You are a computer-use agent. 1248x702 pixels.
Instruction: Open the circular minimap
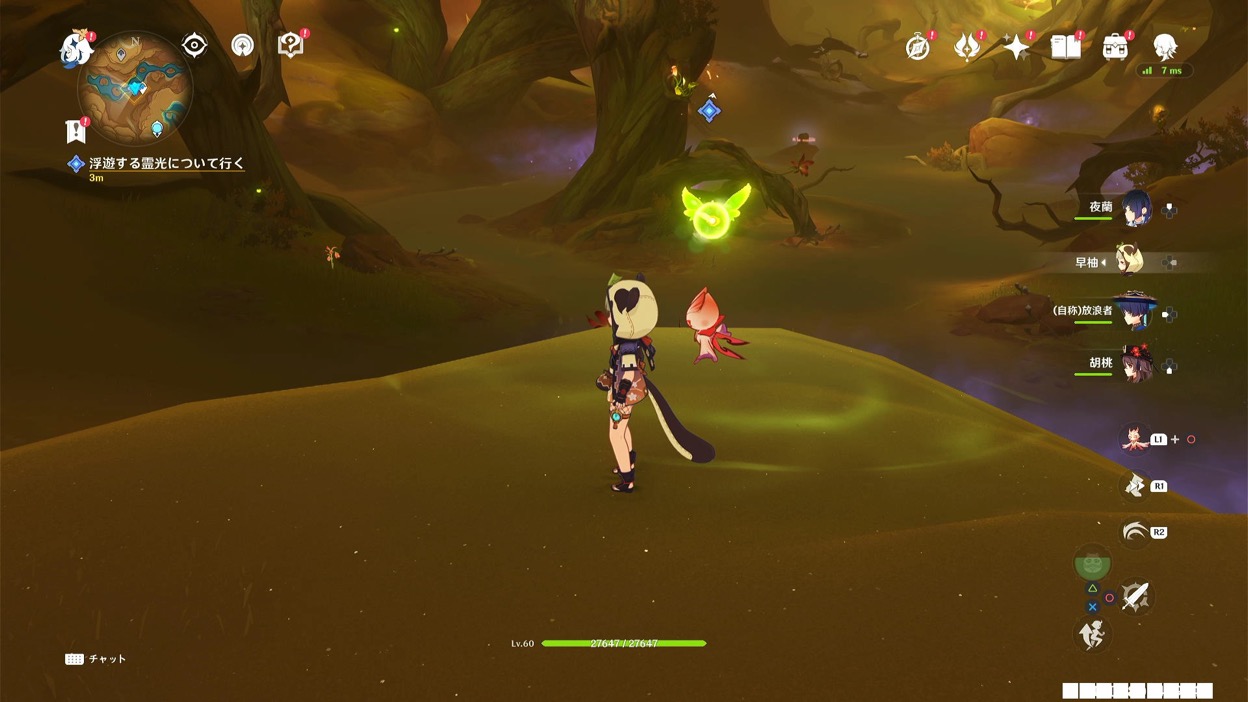coord(135,88)
